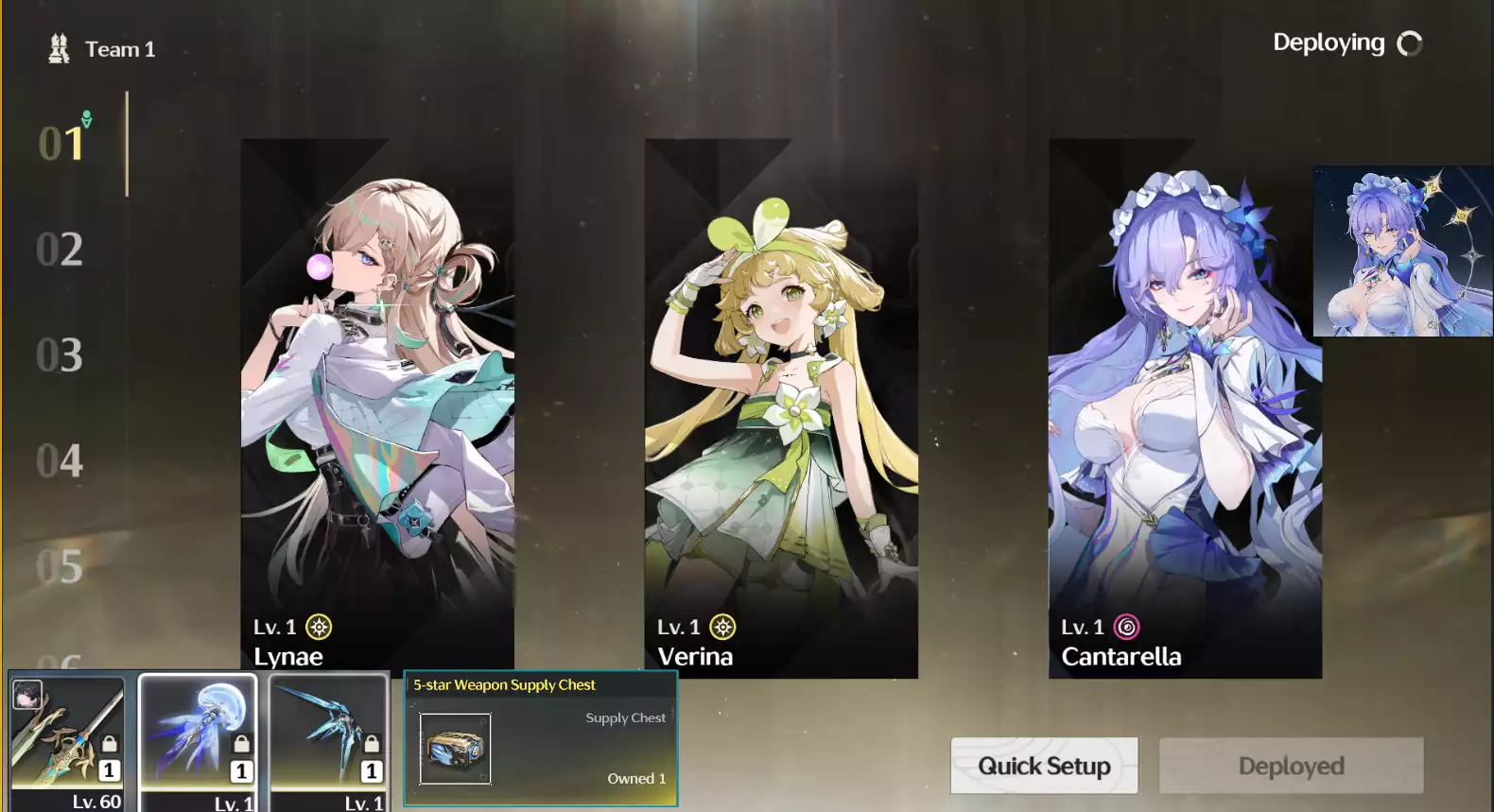This screenshot has height=812, width=1494.
Task: Click the Deploying refresh circle icon
Action: click(x=1410, y=43)
